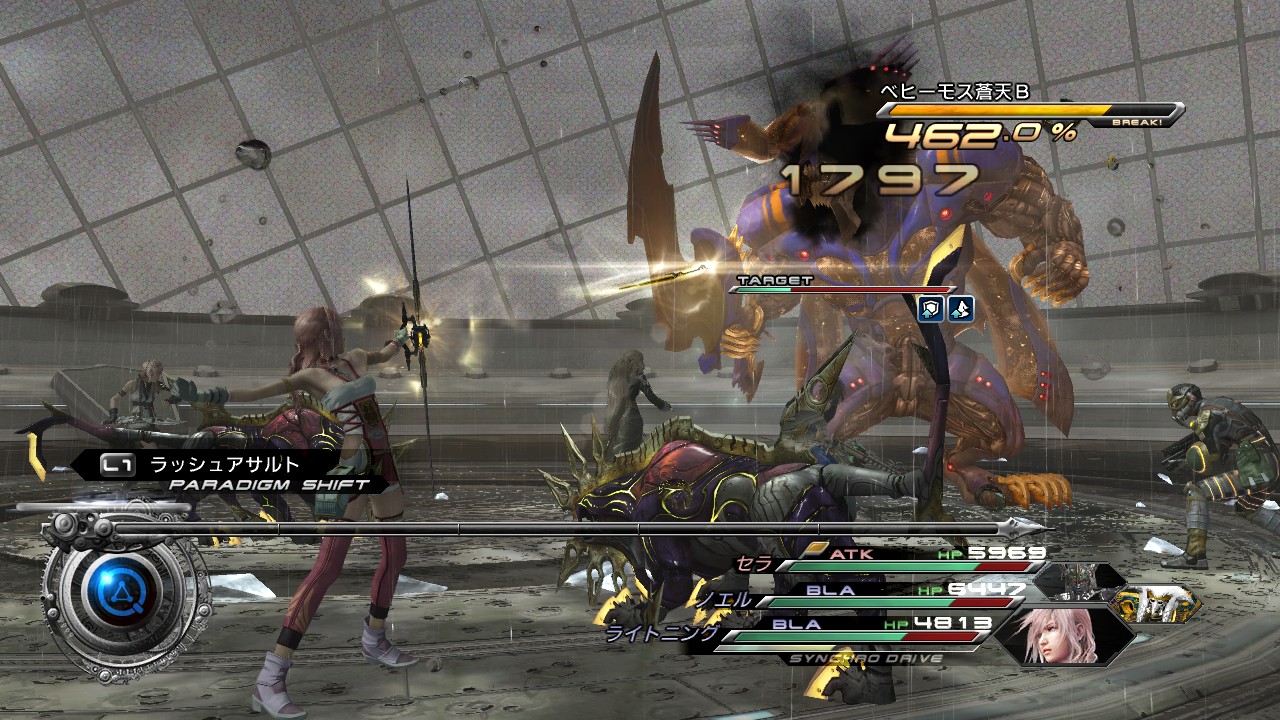Image resolution: width=1280 pixels, height=720 pixels.
Task: Click the shield status icon under TARGET
Action: point(931,309)
